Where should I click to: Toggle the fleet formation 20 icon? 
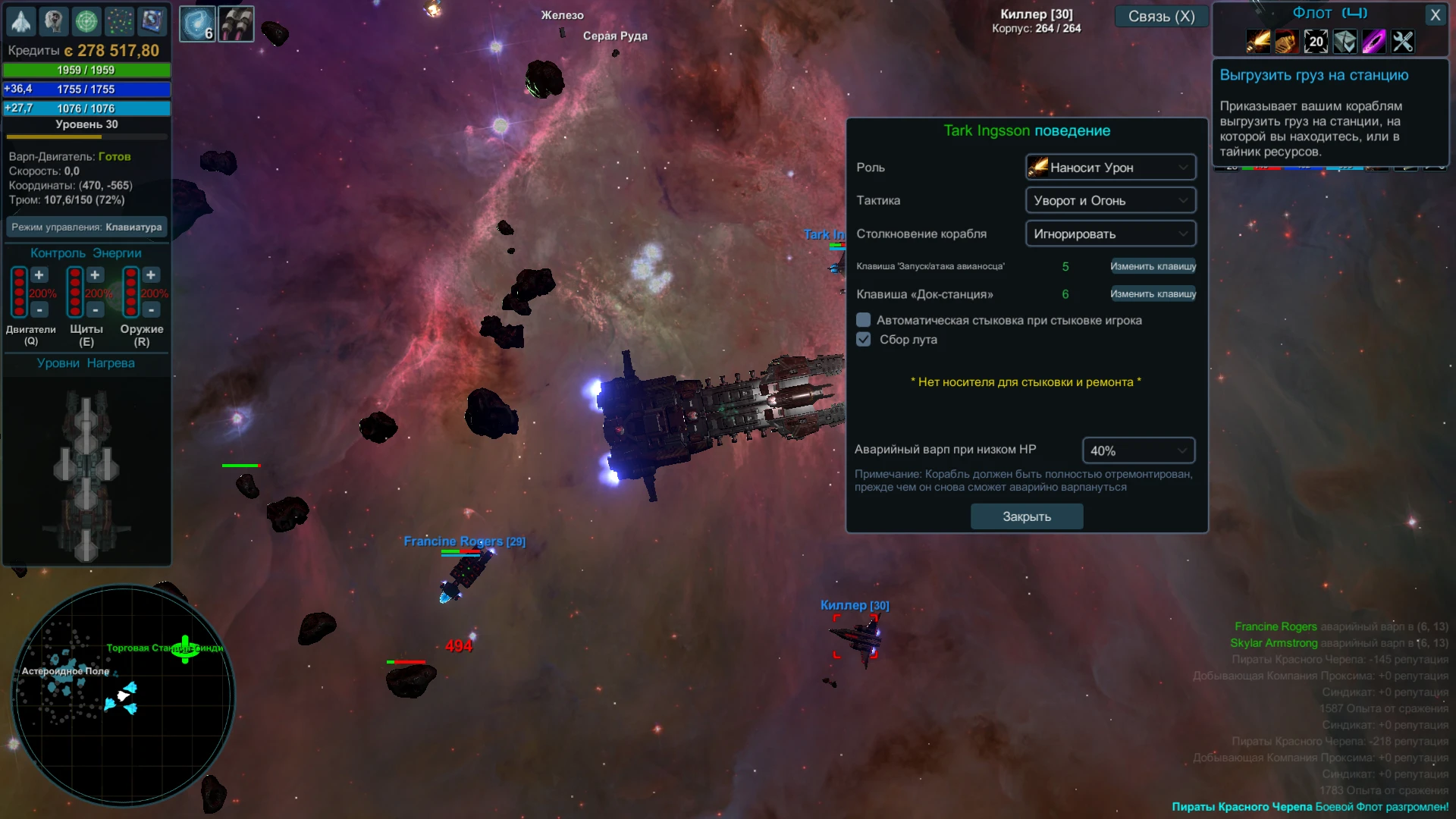1316,42
